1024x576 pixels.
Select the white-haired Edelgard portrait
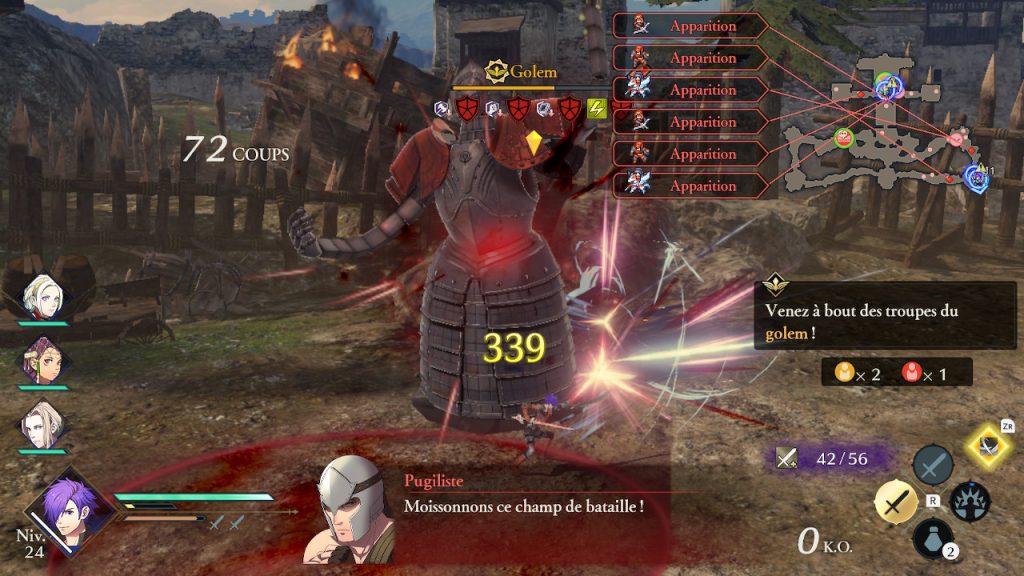tap(43, 296)
